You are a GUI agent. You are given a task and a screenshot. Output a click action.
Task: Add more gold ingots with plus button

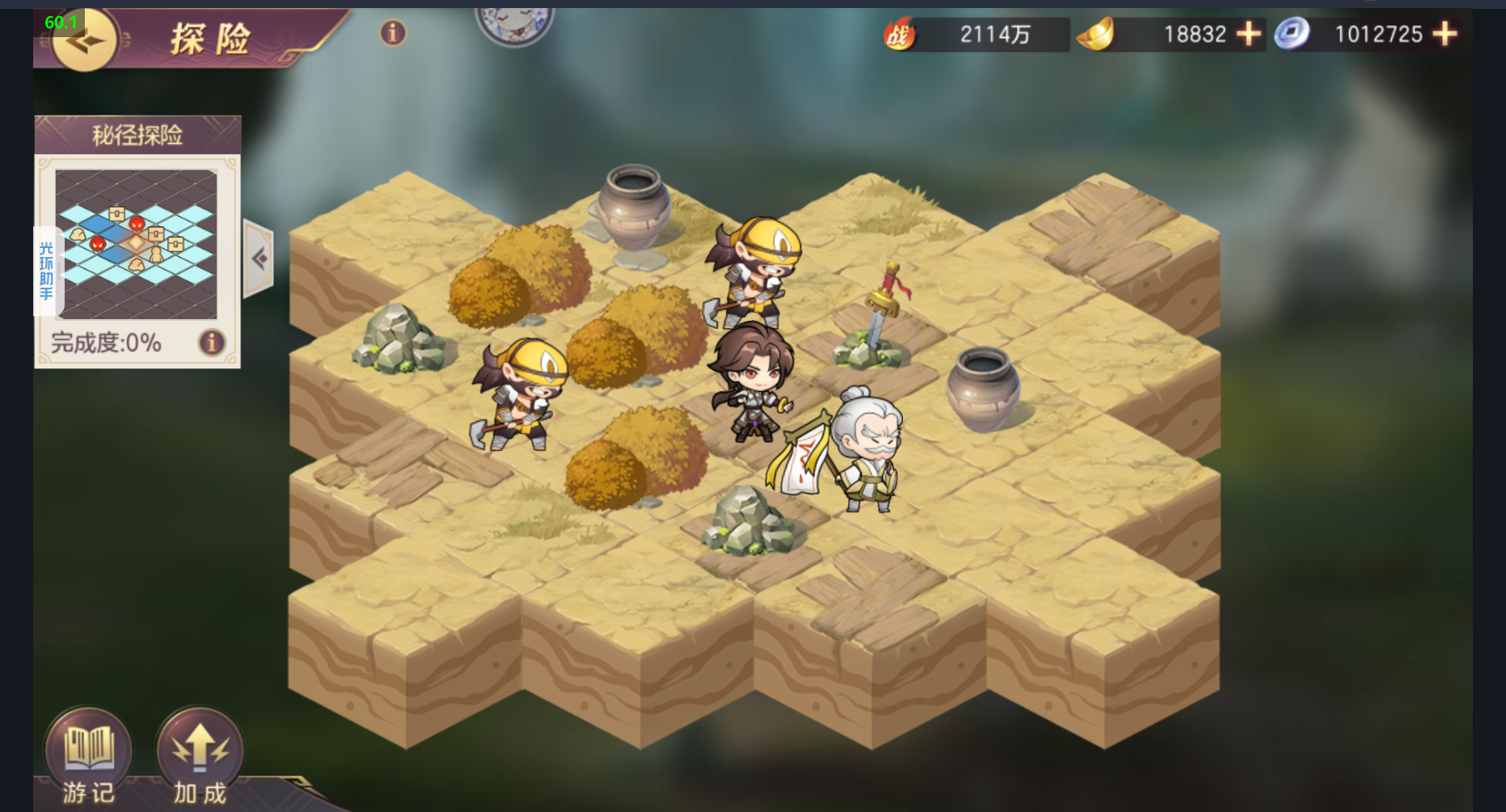point(1249,34)
